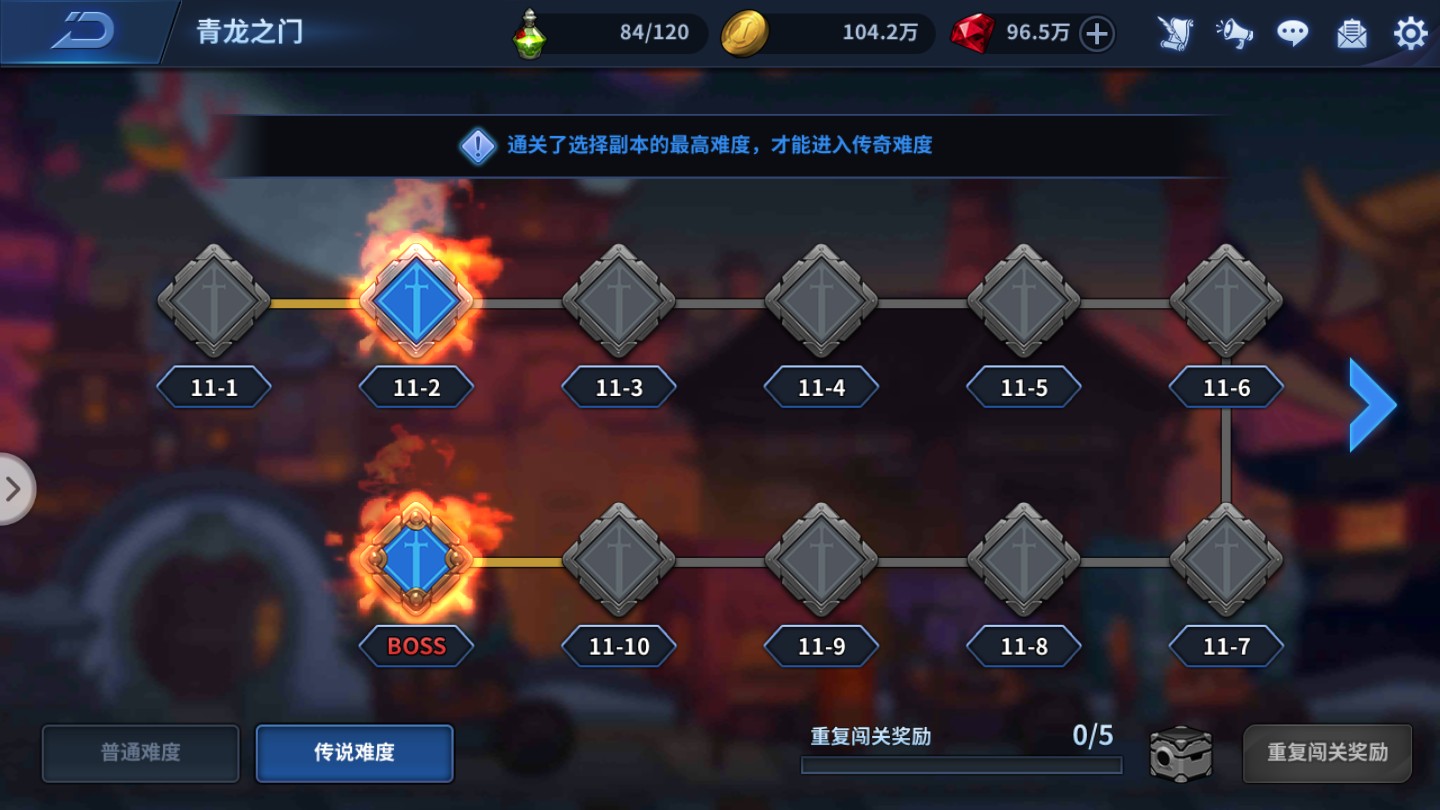Switch to 普通难度 tab
This screenshot has height=810, width=1440.
[x=140, y=753]
